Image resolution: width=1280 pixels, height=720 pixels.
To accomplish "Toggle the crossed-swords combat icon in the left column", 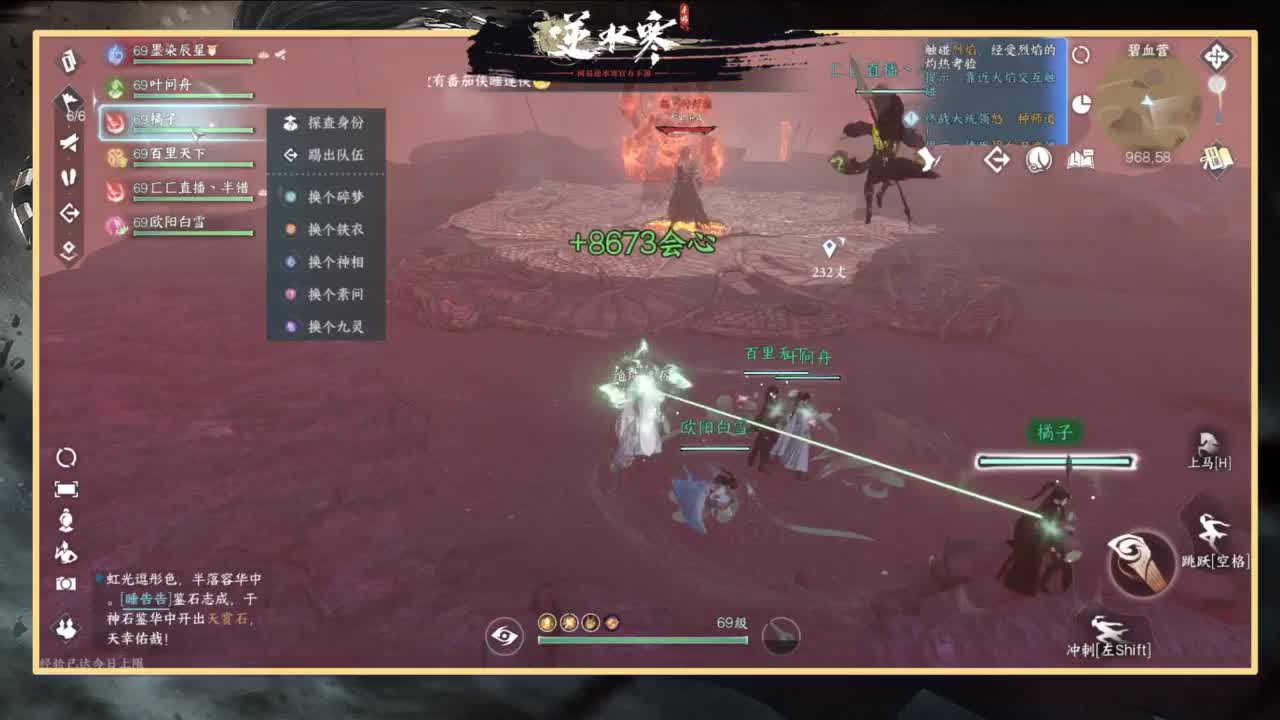I will coord(69,143).
